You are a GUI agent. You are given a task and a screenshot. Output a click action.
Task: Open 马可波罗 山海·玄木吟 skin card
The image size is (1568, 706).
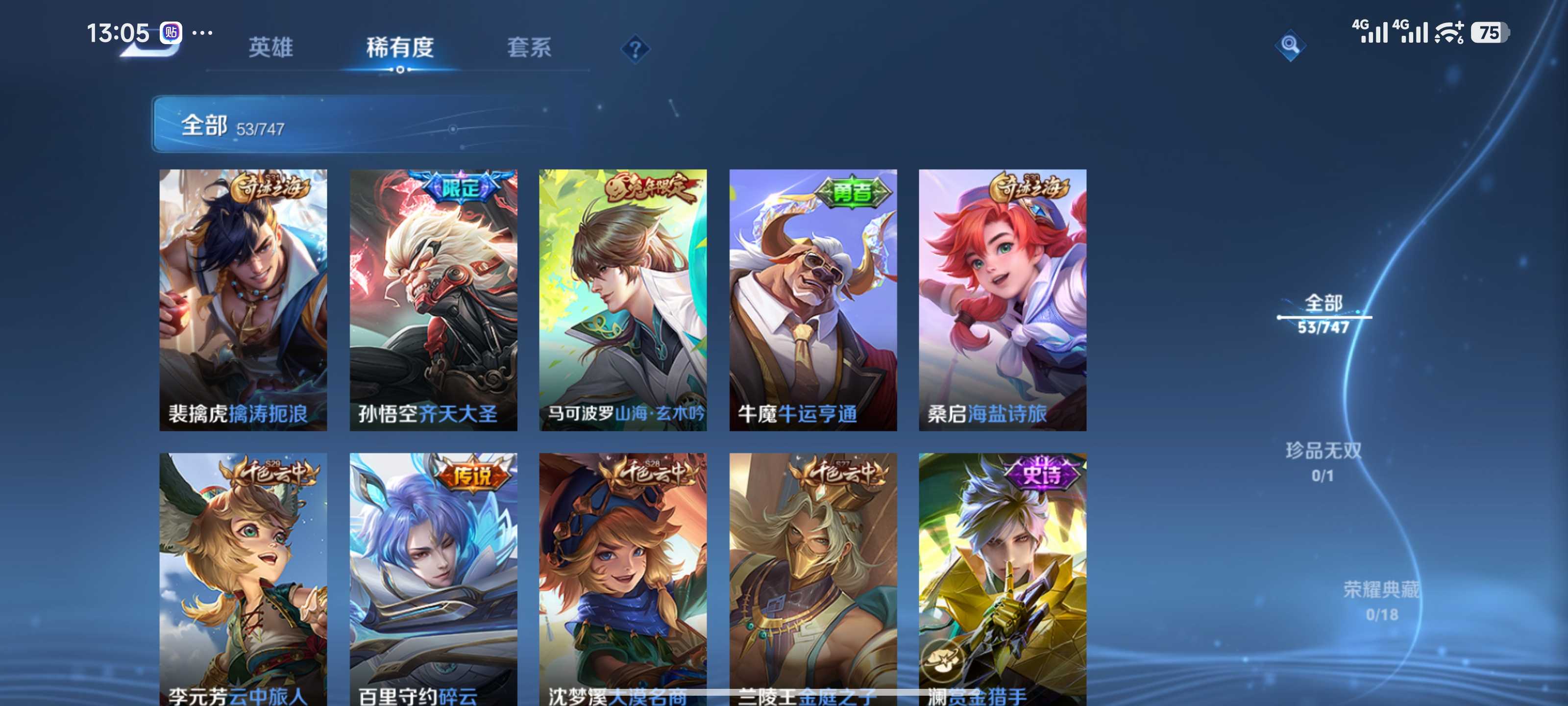coord(623,300)
